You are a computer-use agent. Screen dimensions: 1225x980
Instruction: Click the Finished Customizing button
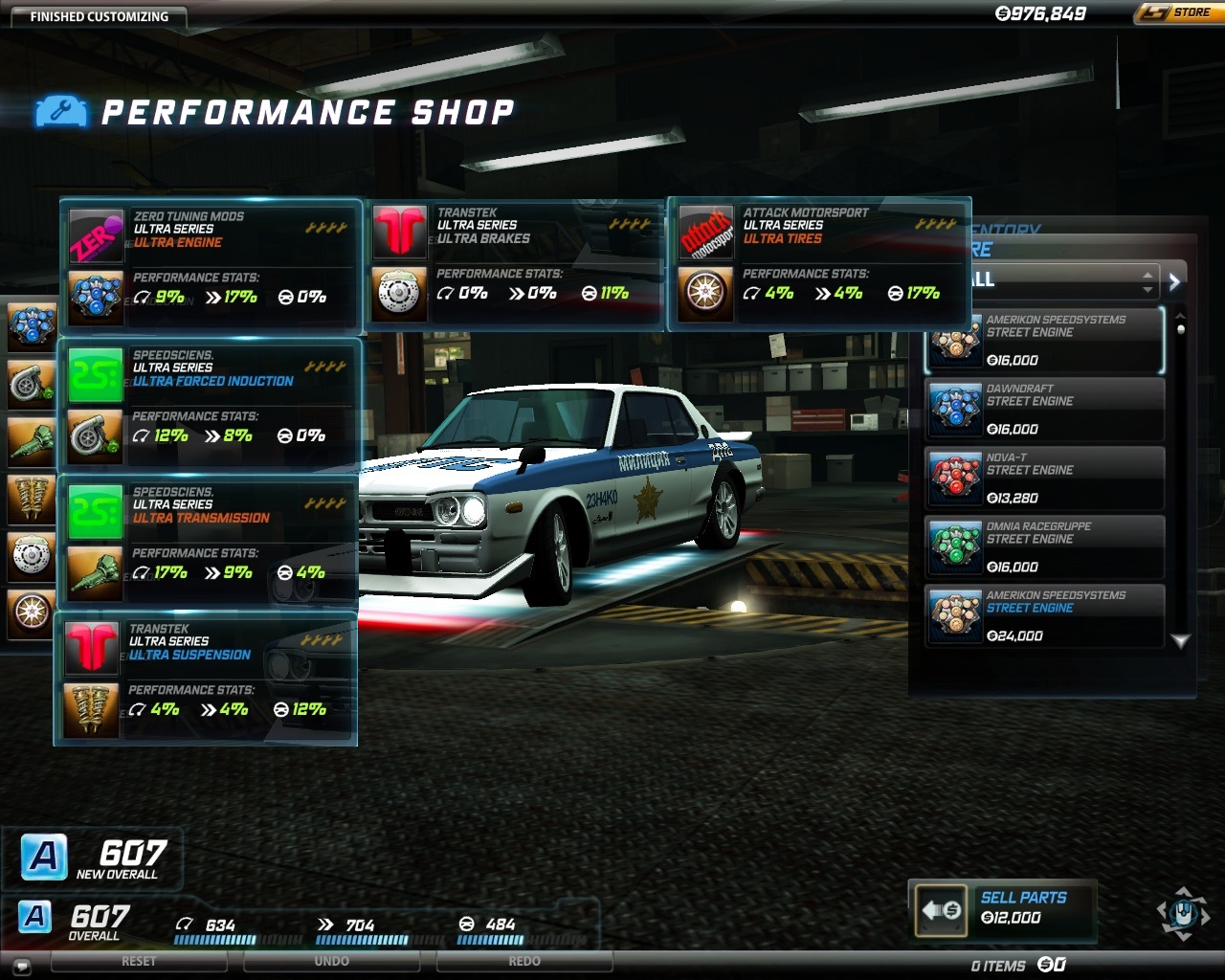pos(99,16)
